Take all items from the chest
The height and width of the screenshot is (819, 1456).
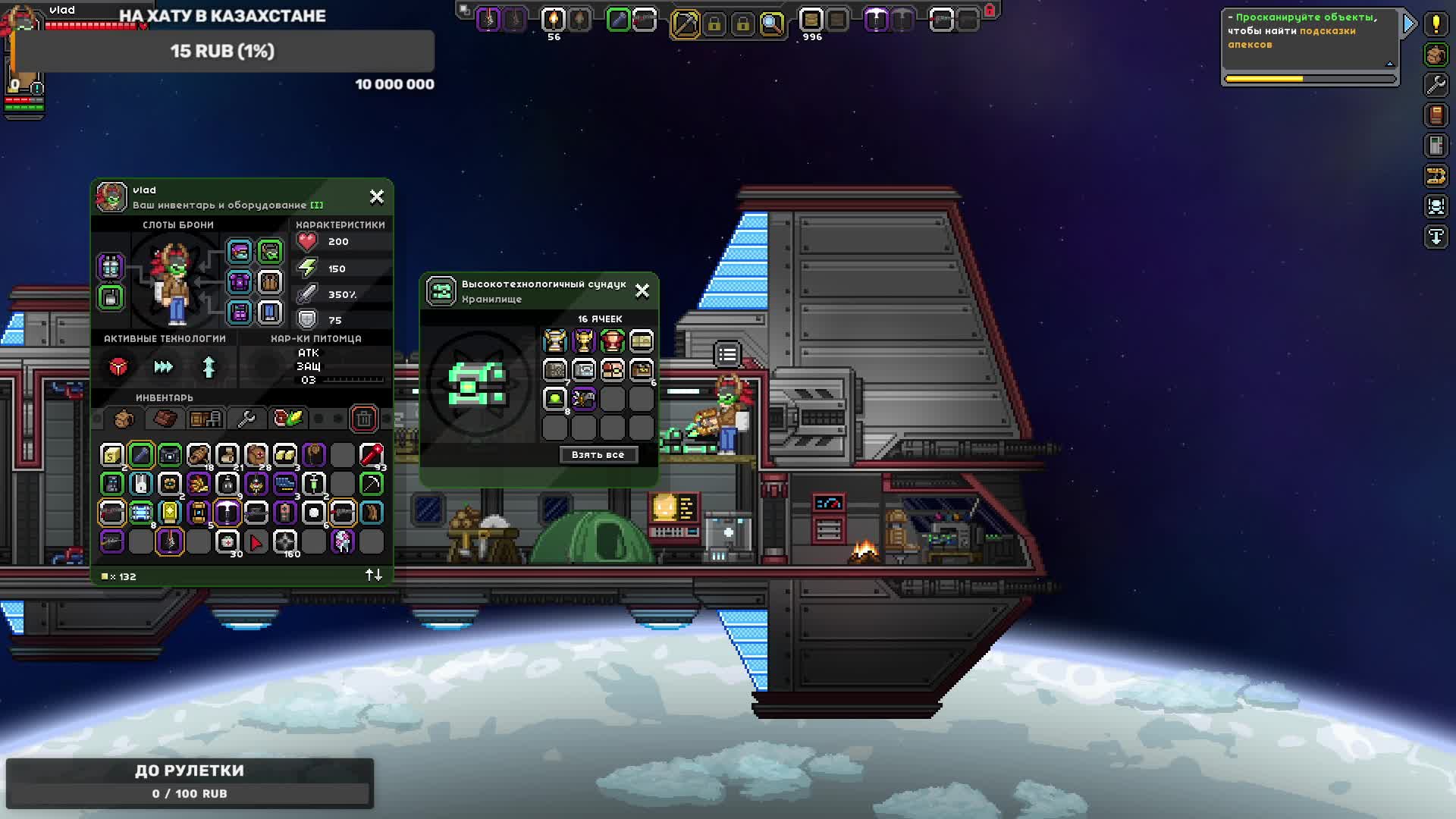click(598, 455)
